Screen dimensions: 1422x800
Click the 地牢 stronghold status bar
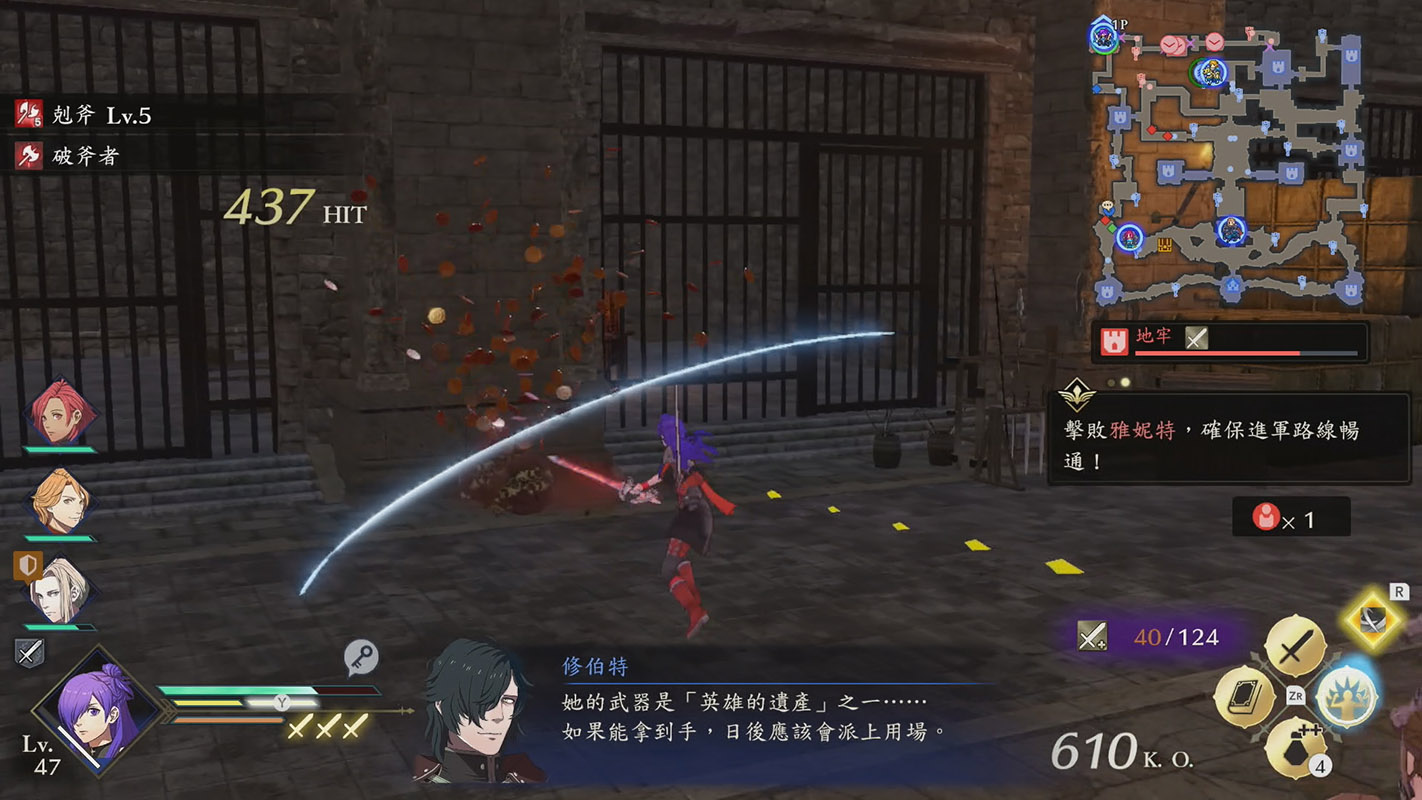click(x=1229, y=339)
